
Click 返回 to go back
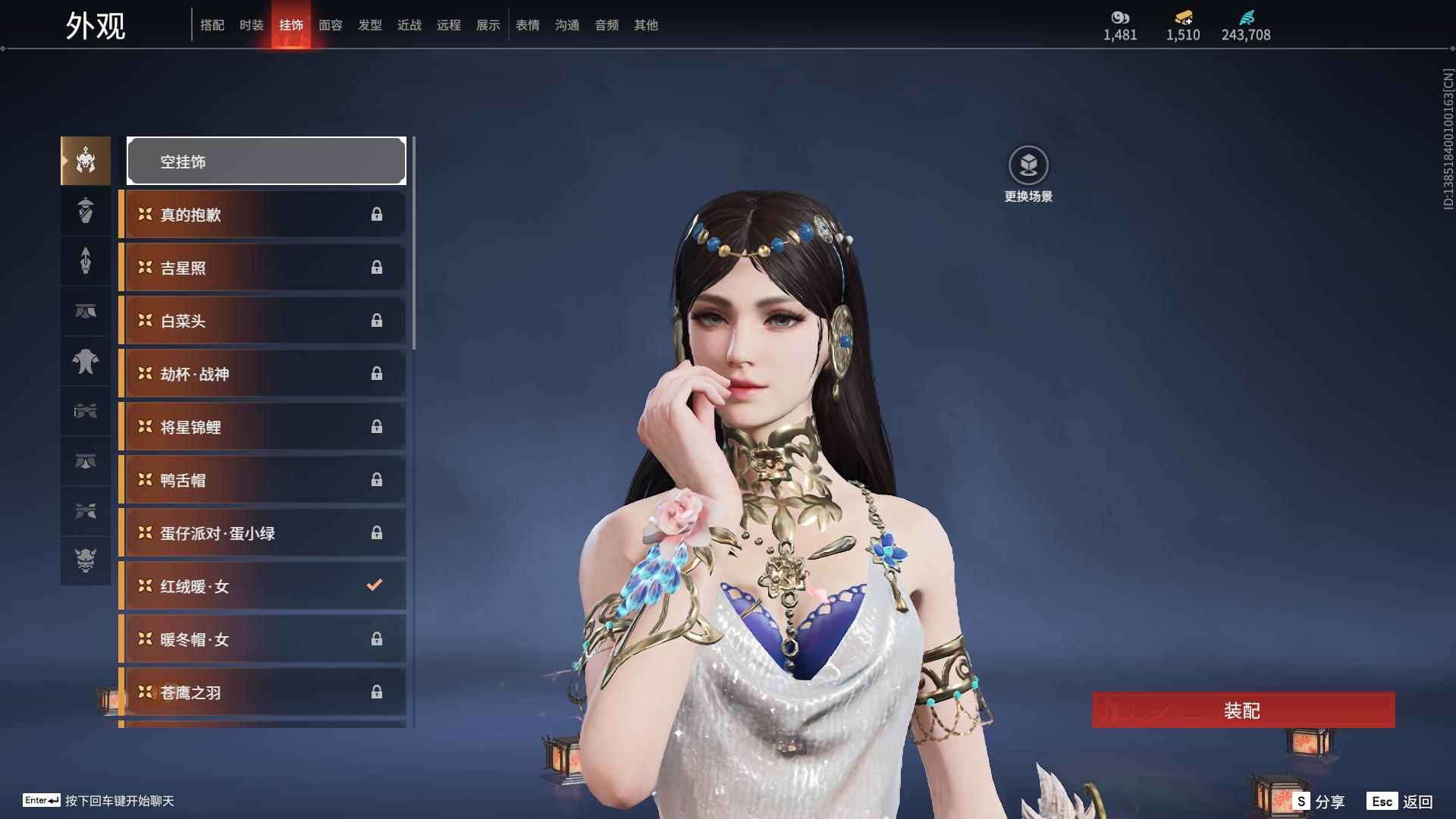click(x=1401, y=801)
